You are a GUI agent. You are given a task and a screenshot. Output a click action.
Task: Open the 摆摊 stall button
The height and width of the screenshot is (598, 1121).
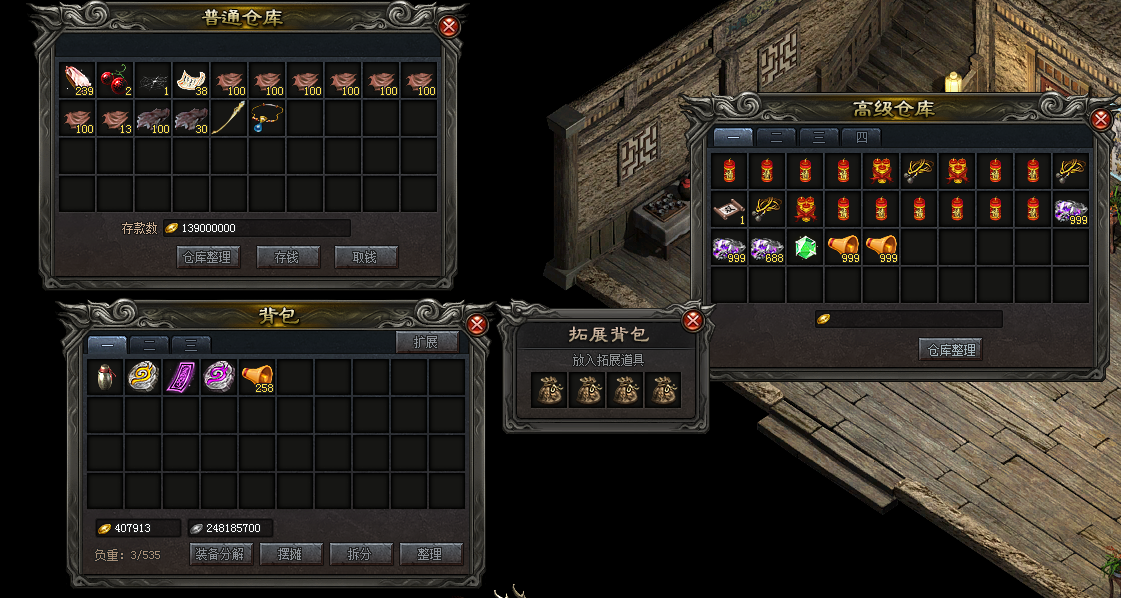[291, 554]
